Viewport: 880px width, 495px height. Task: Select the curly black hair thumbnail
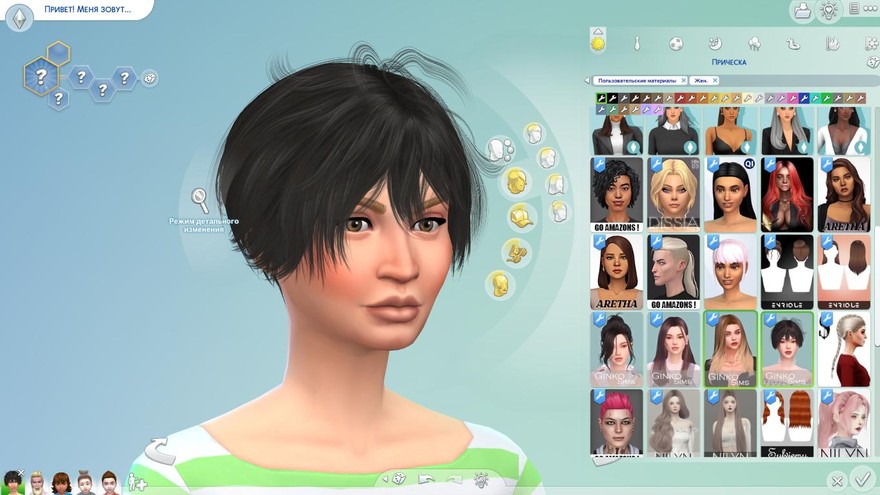tap(616, 190)
